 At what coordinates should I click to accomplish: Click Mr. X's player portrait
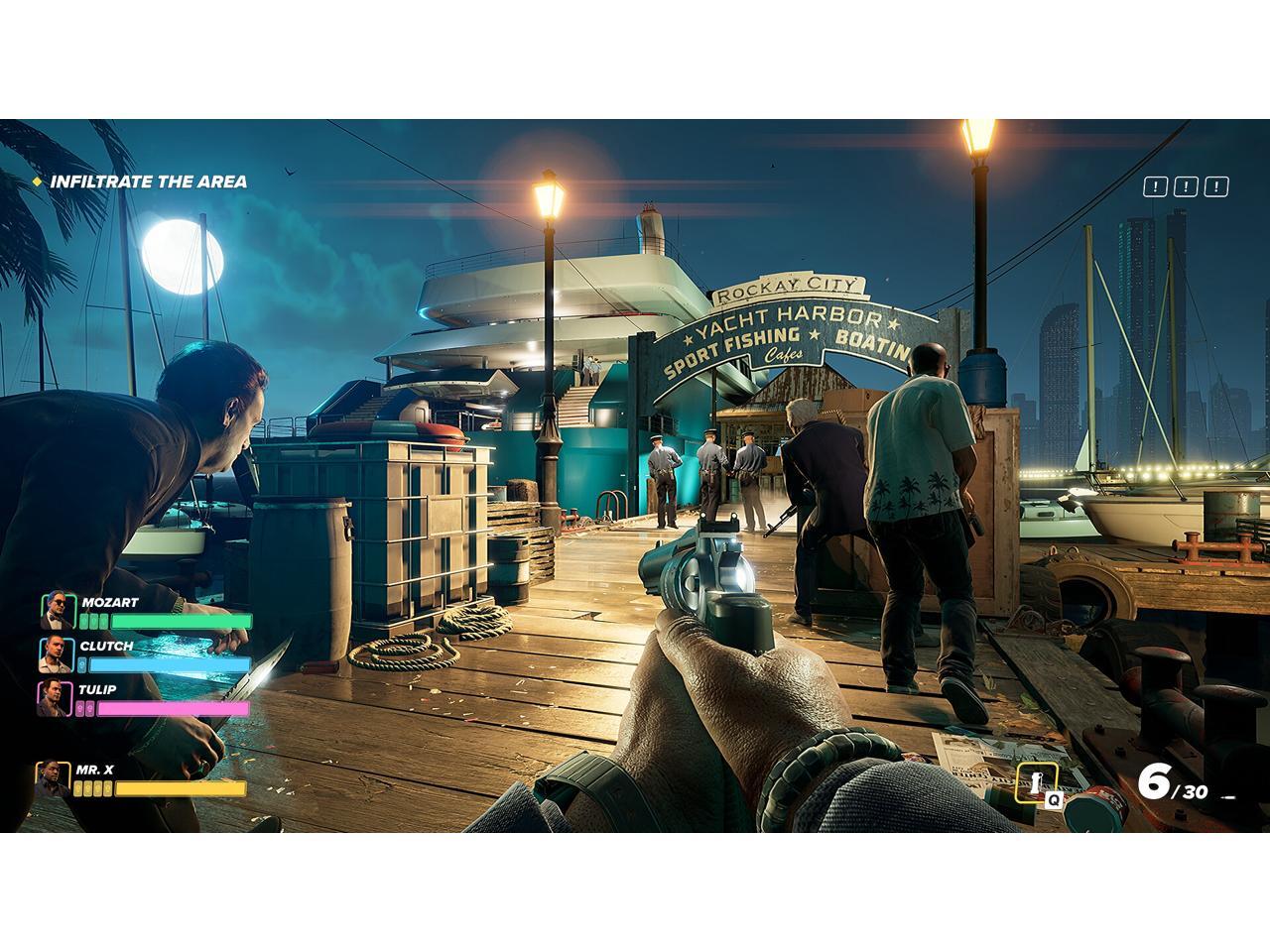(x=53, y=779)
